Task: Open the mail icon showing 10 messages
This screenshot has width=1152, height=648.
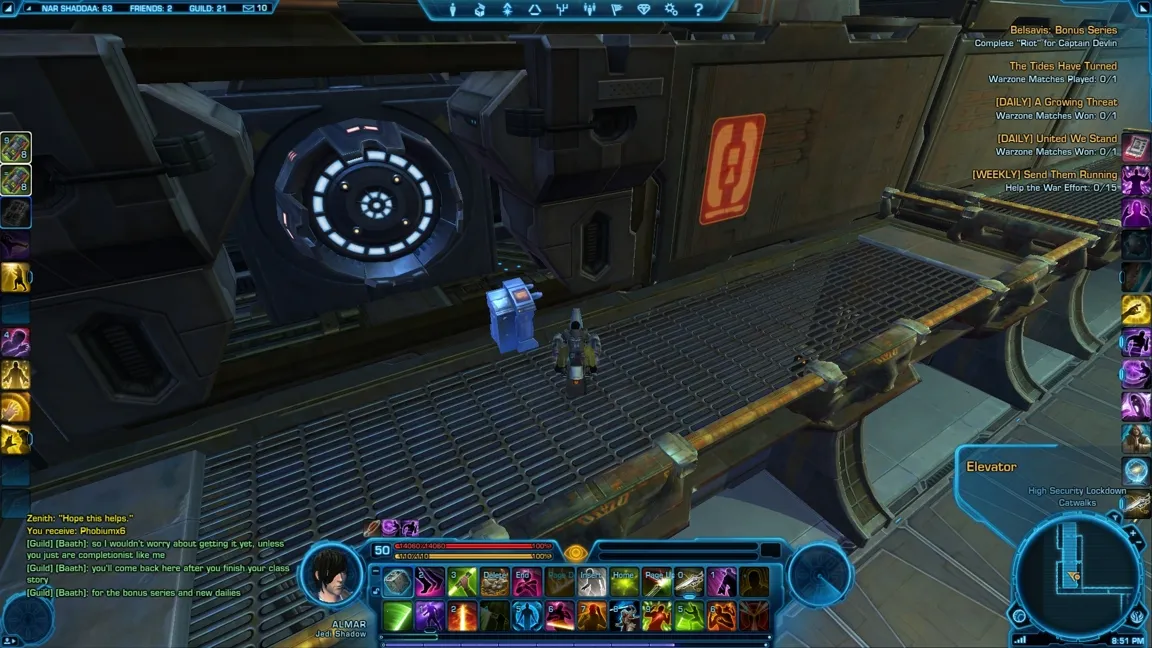Action: click(x=255, y=8)
